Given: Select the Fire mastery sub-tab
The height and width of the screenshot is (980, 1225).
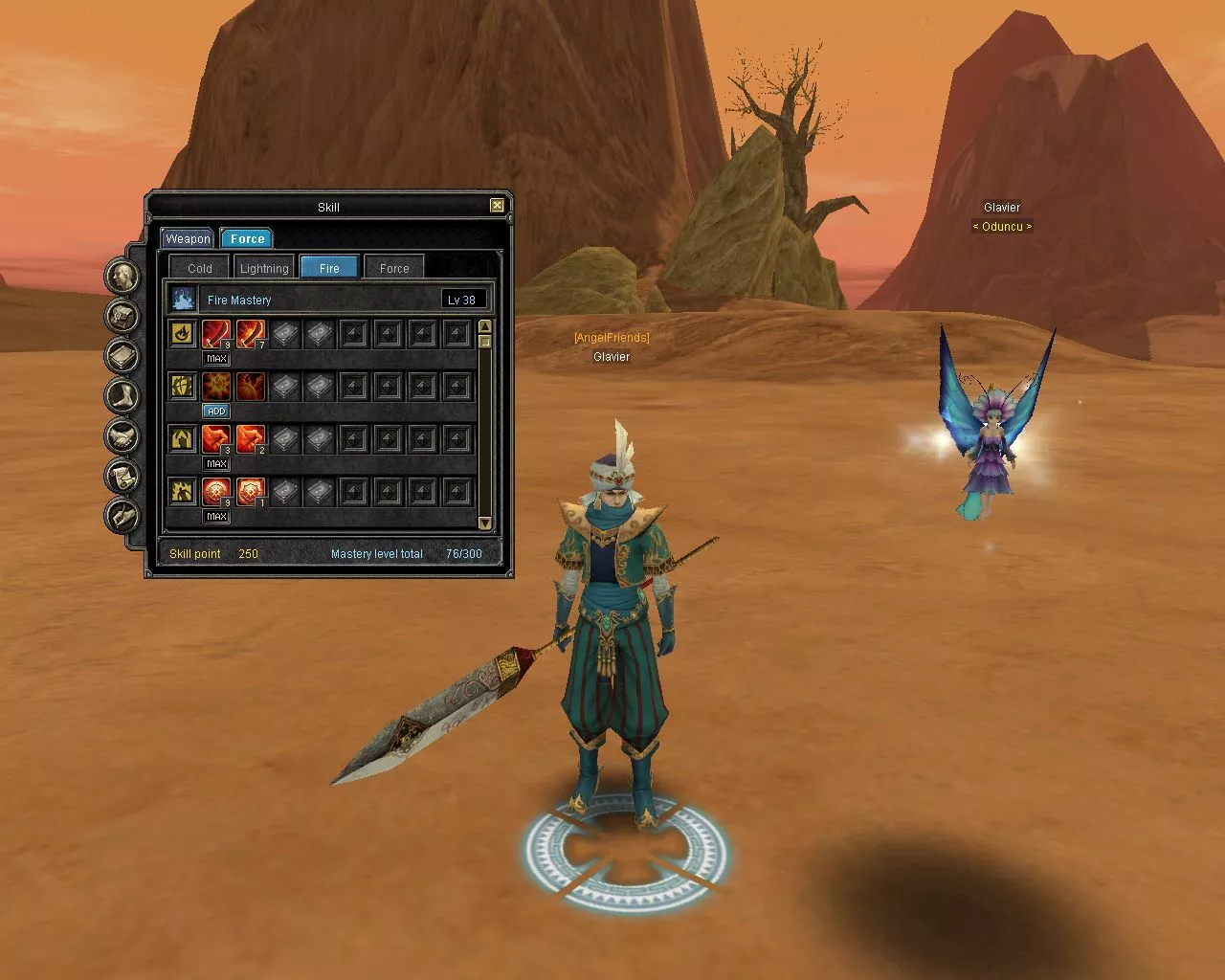Looking at the screenshot, I should click(x=329, y=268).
